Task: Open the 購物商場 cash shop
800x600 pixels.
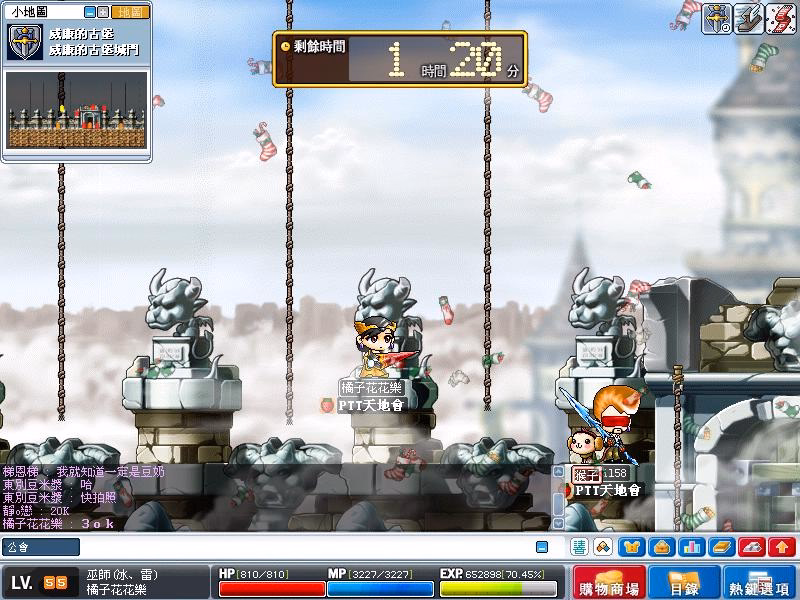Action: pyautogui.click(x=609, y=583)
